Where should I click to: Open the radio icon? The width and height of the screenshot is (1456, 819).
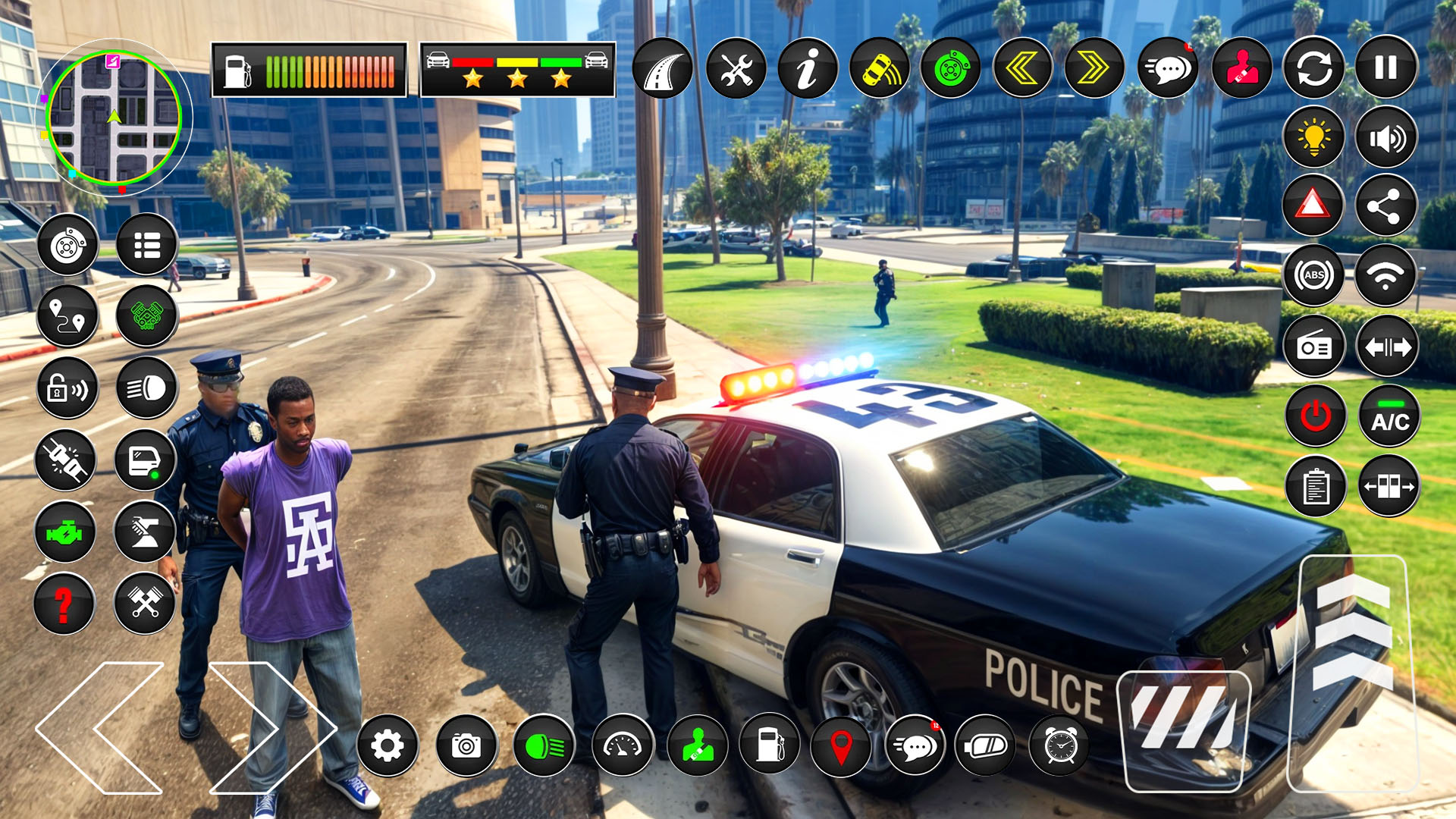coord(1314,347)
